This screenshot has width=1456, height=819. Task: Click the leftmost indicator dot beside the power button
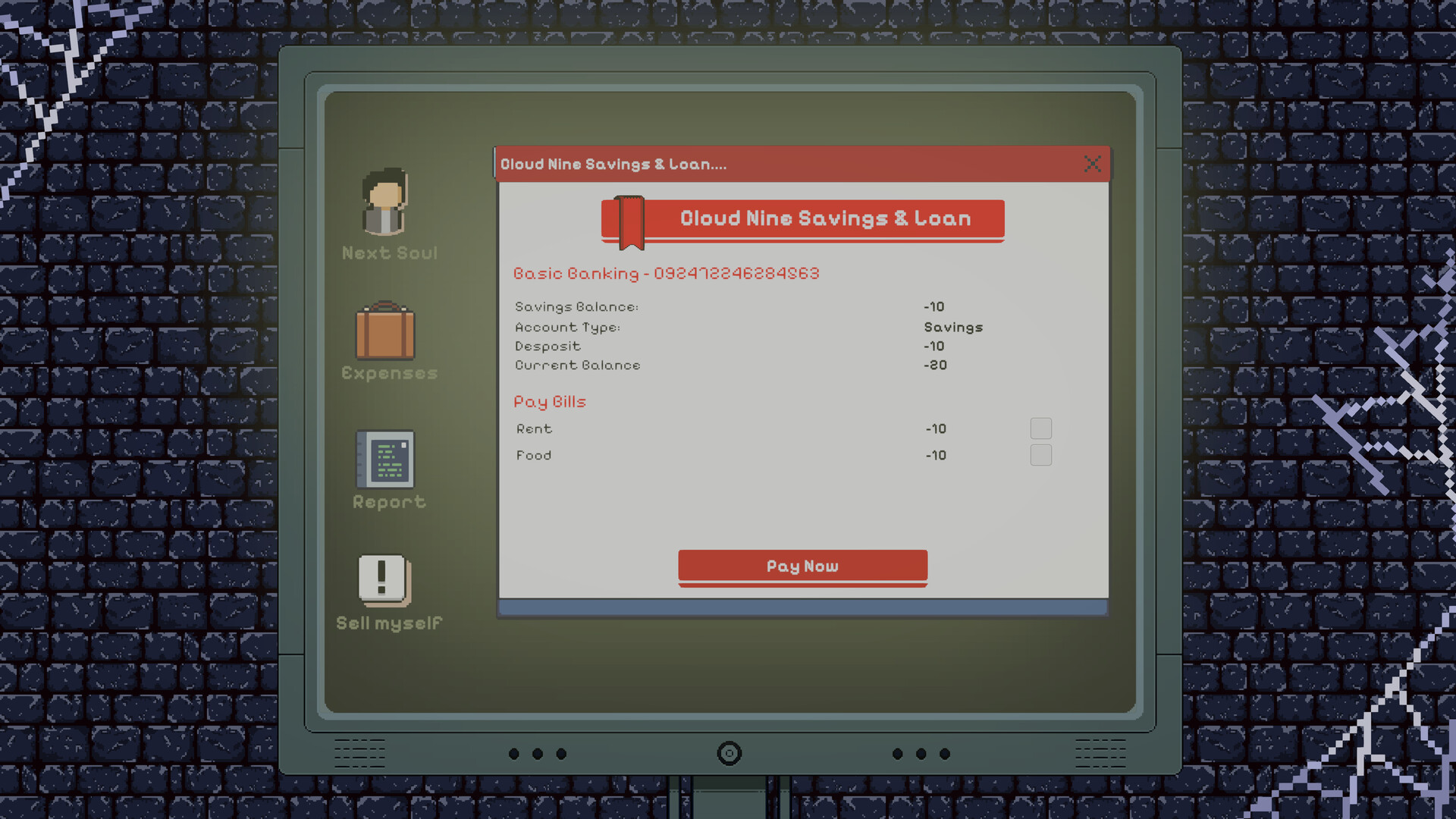click(x=513, y=754)
